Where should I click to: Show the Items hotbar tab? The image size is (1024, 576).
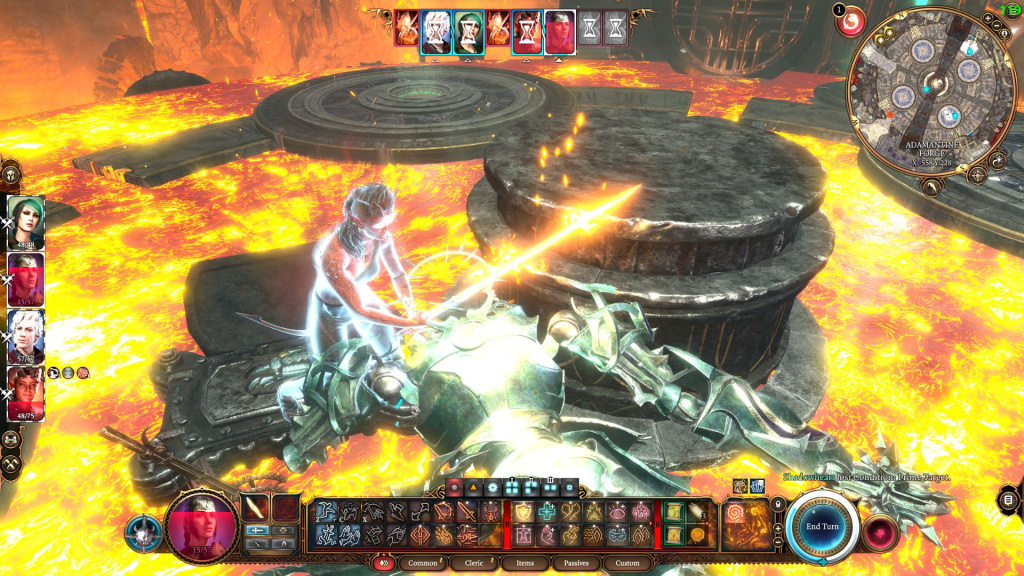point(526,563)
